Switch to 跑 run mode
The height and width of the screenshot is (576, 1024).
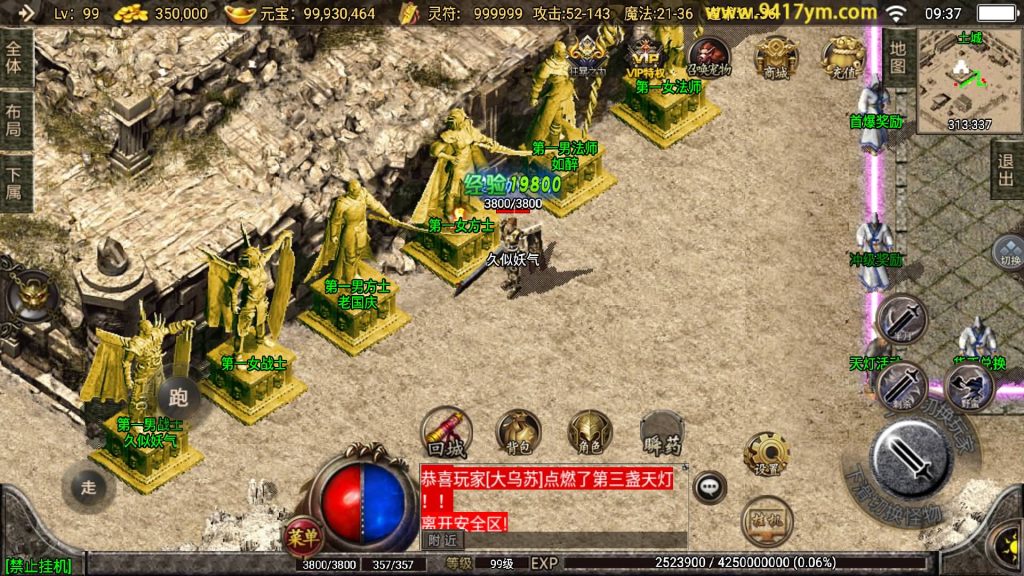pos(179,396)
